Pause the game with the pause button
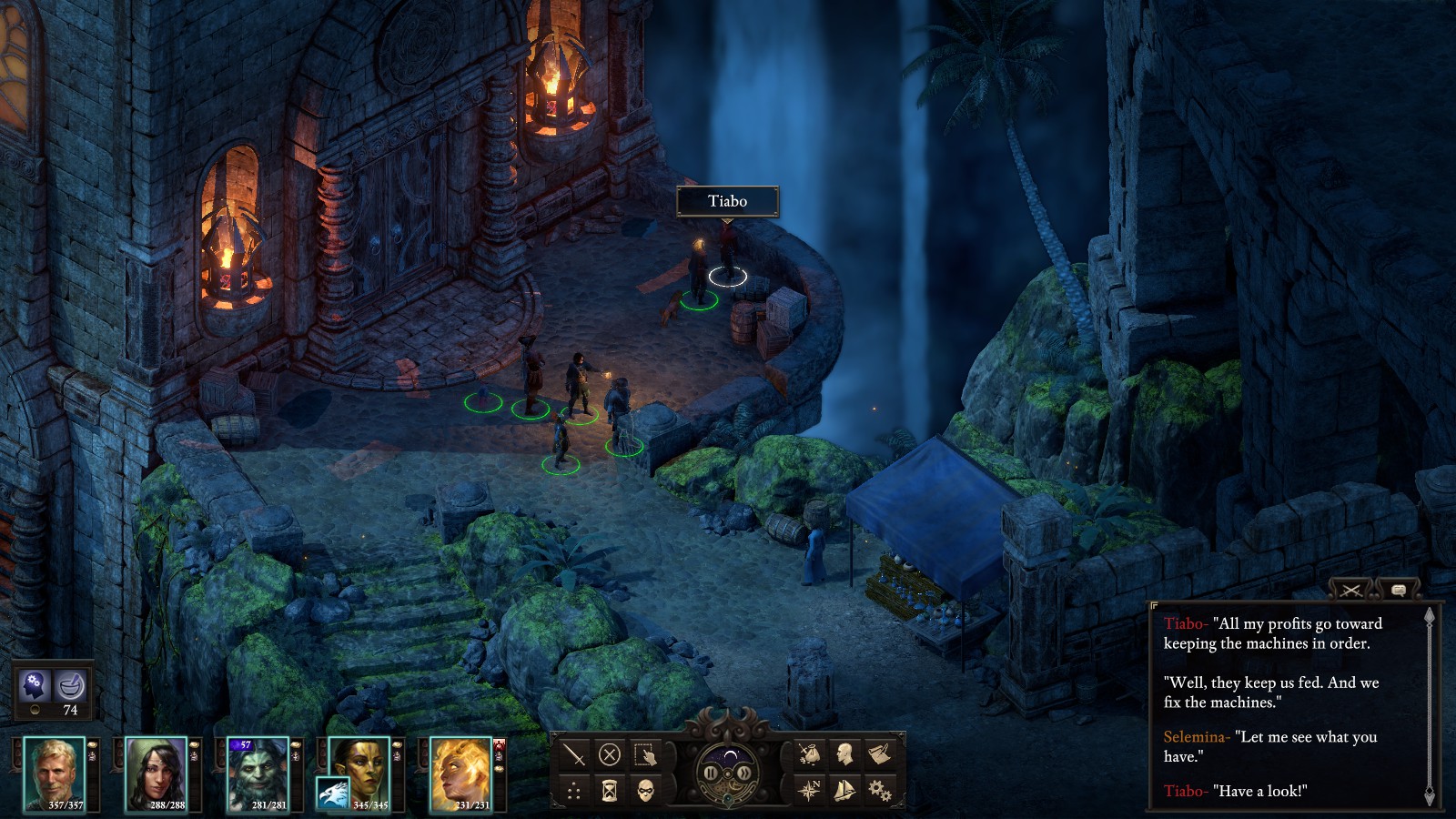The width and height of the screenshot is (1456, 819). click(711, 773)
